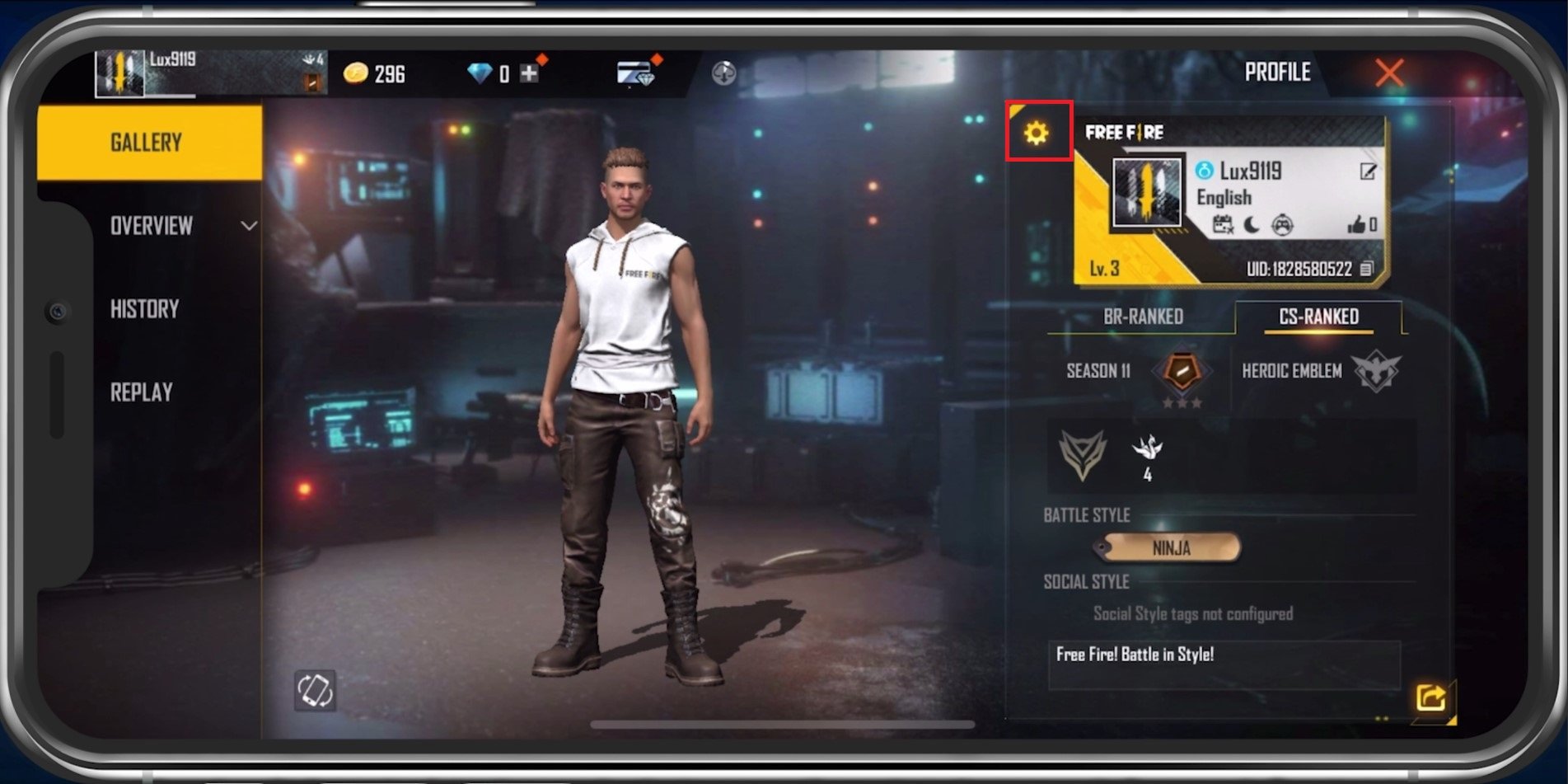Open the Gallery menu entry

click(148, 143)
